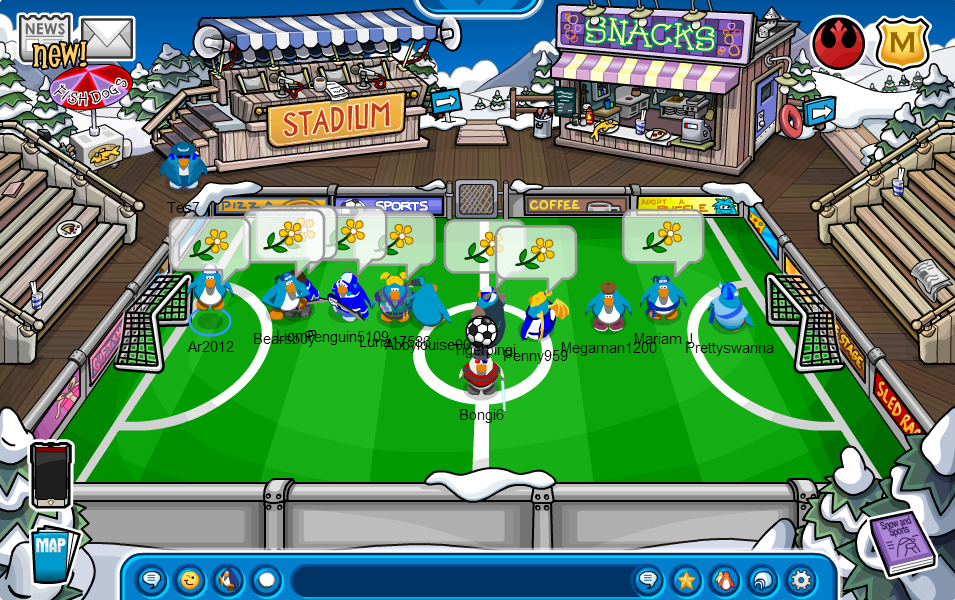This screenshot has width=955, height=600.
Task: Open the Snow and Sports catalog
Action: coord(899,543)
